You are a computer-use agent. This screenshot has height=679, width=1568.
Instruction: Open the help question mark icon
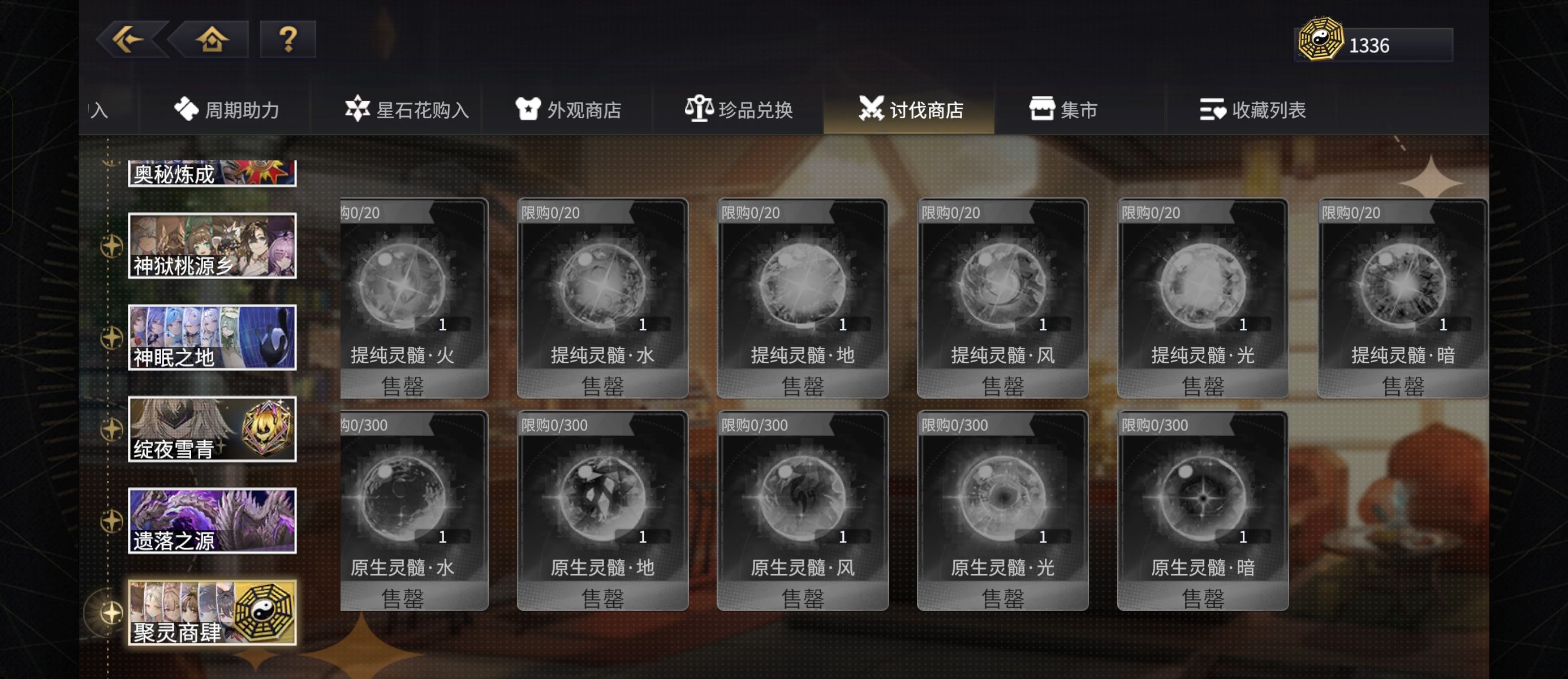(x=288, y=39)
